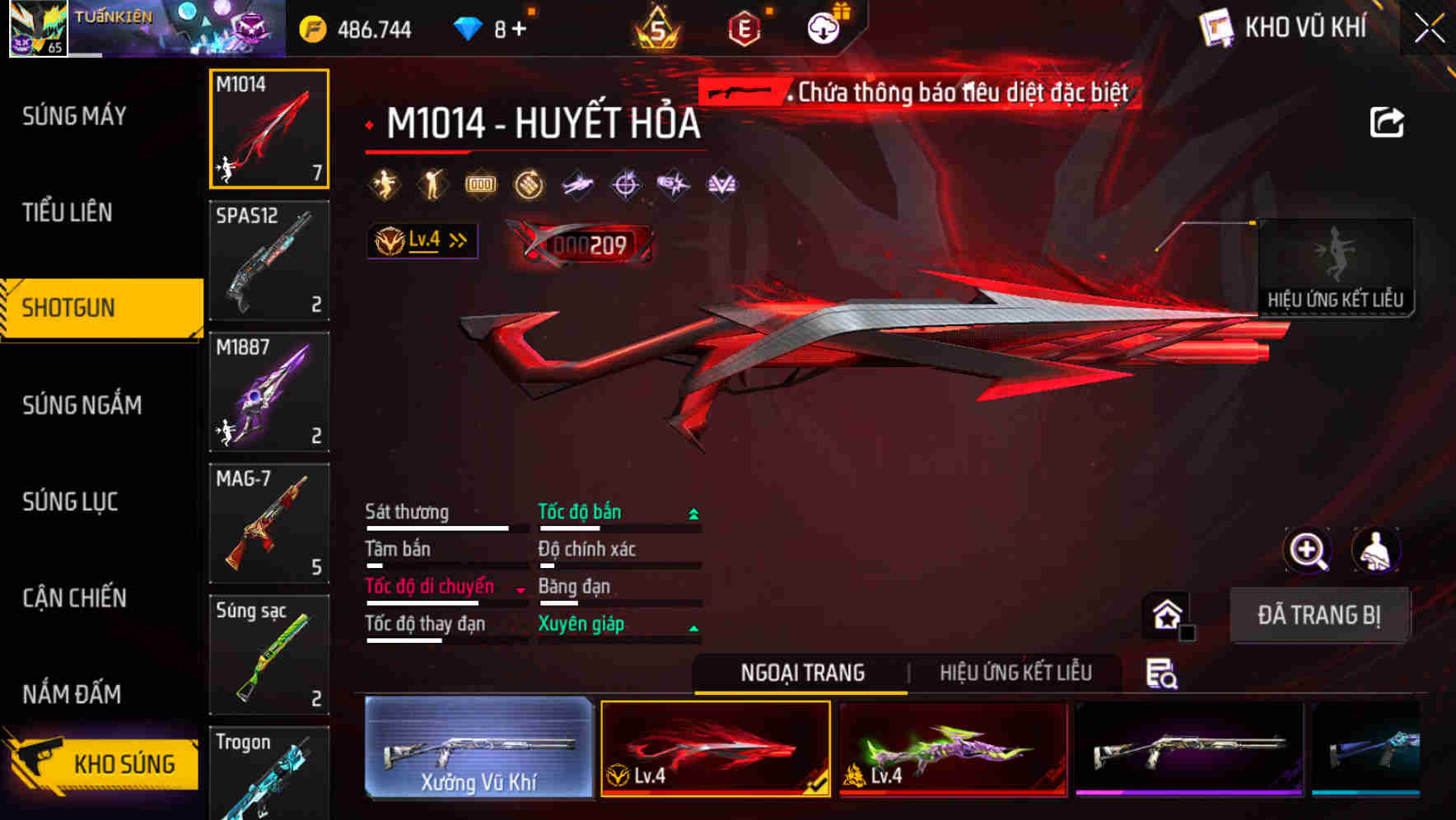The width and height of the screenshot is (1456, 820).
Task: Click the share icon at top right
Action: (1388, 121)
